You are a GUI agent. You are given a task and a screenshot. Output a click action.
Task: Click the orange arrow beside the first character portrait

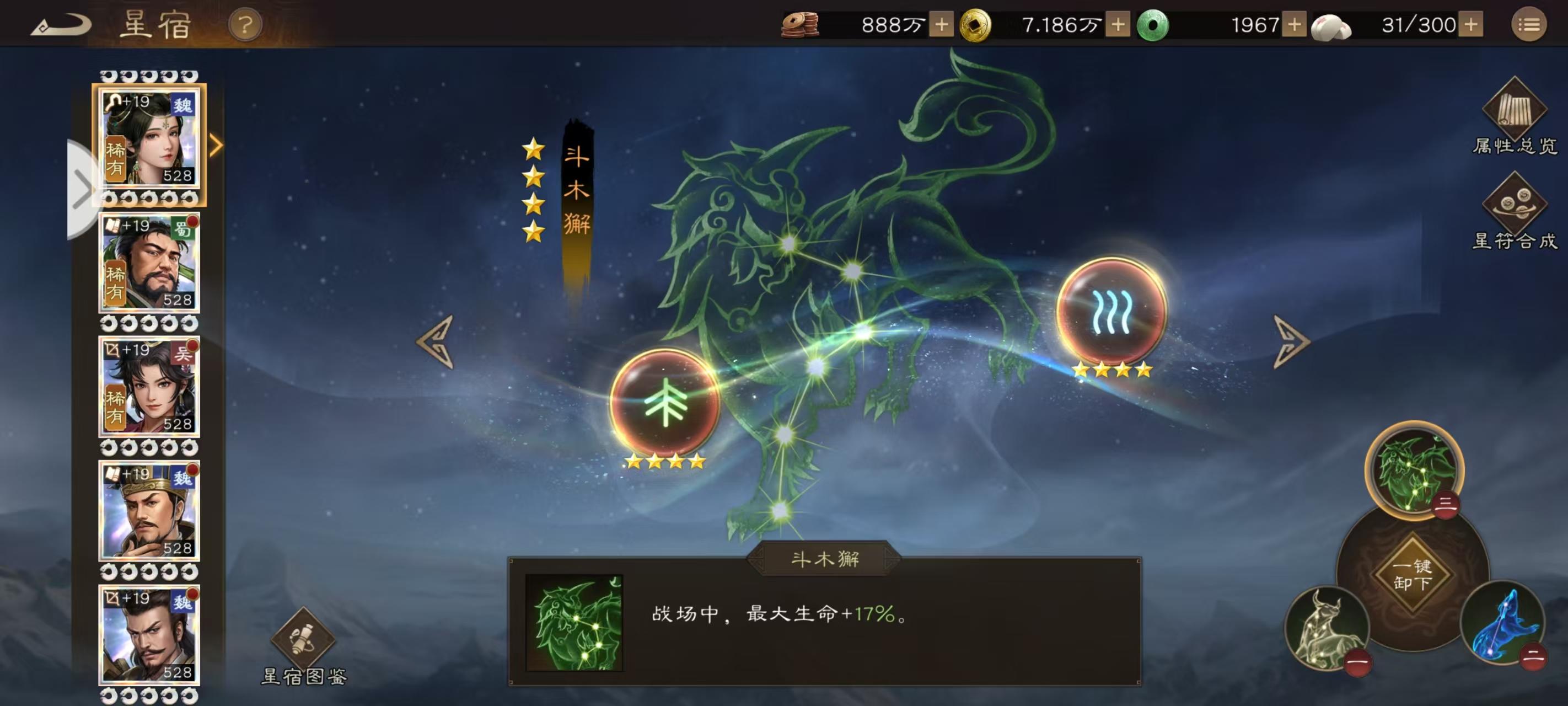[217, 146]
